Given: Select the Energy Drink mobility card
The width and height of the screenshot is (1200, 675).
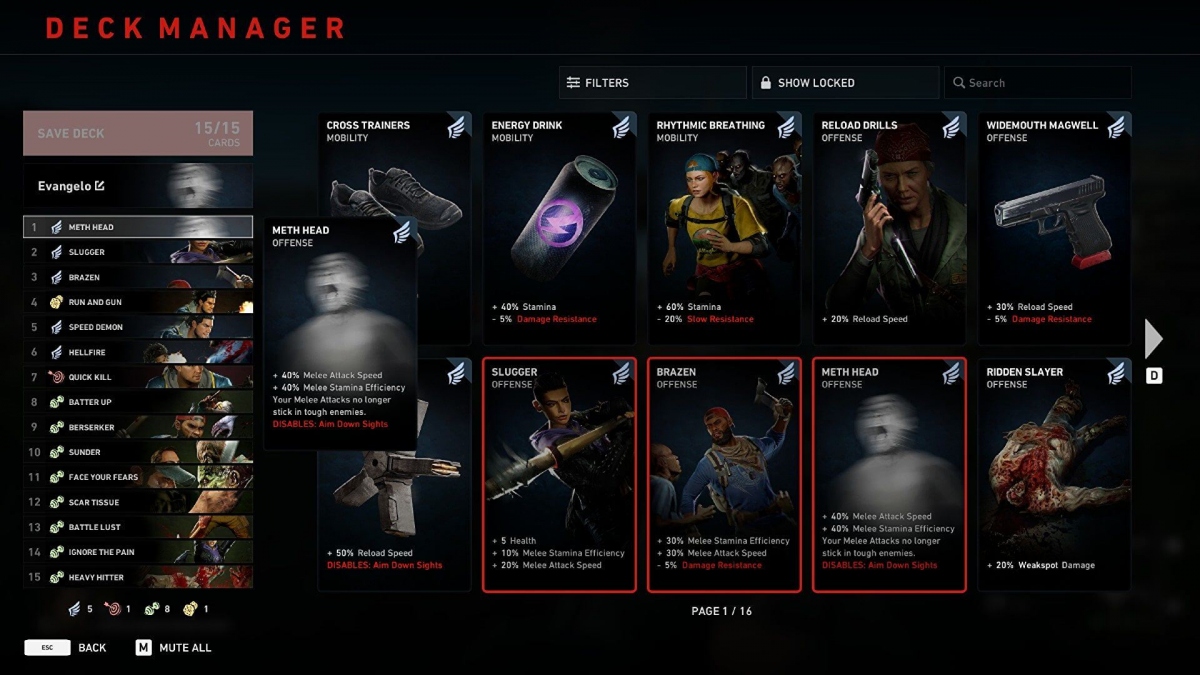Looking at the screenshot, I should tap(558, 228).
